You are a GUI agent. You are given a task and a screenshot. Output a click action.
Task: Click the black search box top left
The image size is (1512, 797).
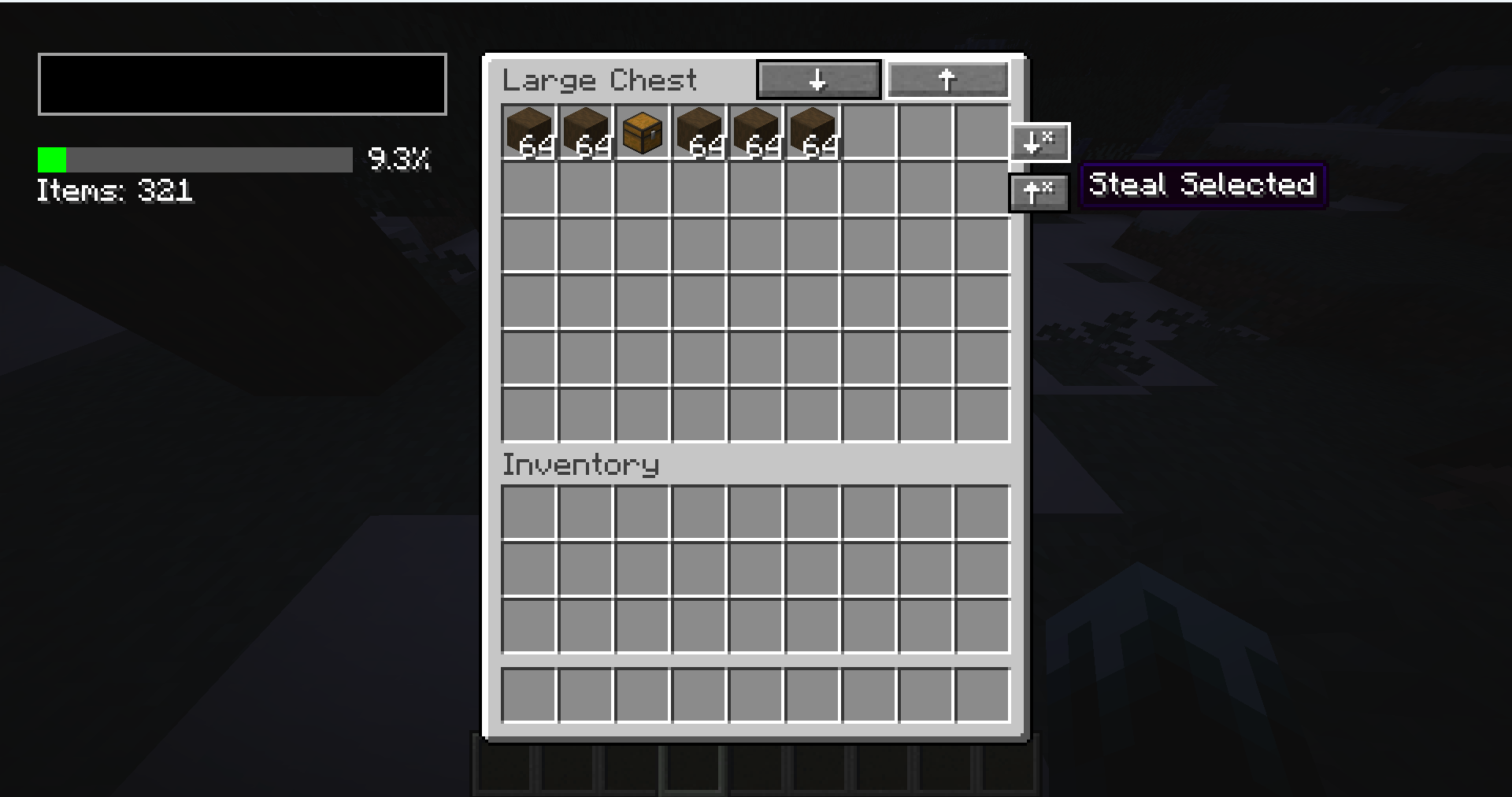(242, 83)
